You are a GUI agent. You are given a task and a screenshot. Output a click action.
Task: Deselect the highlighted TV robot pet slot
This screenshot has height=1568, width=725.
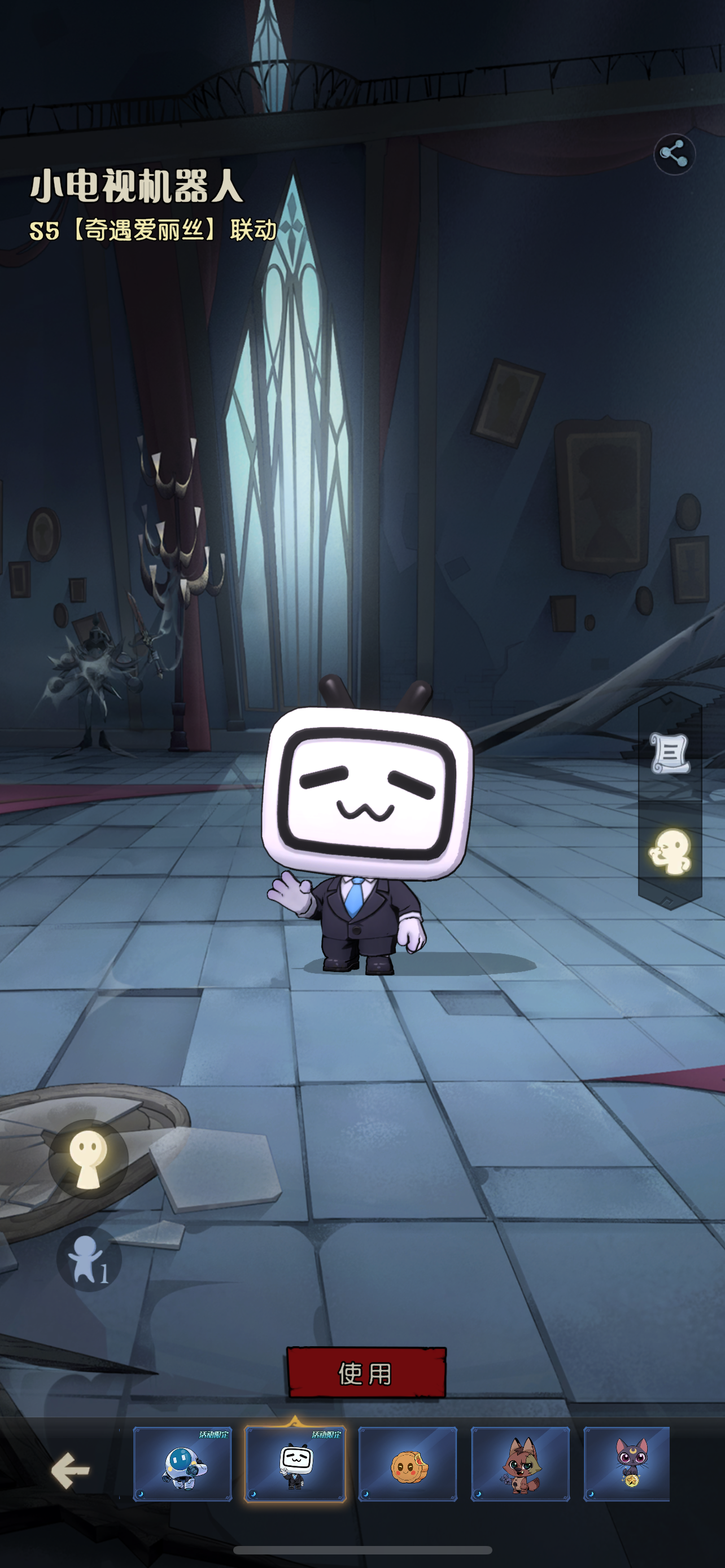pyautogui.click(x=296, y=1464)
